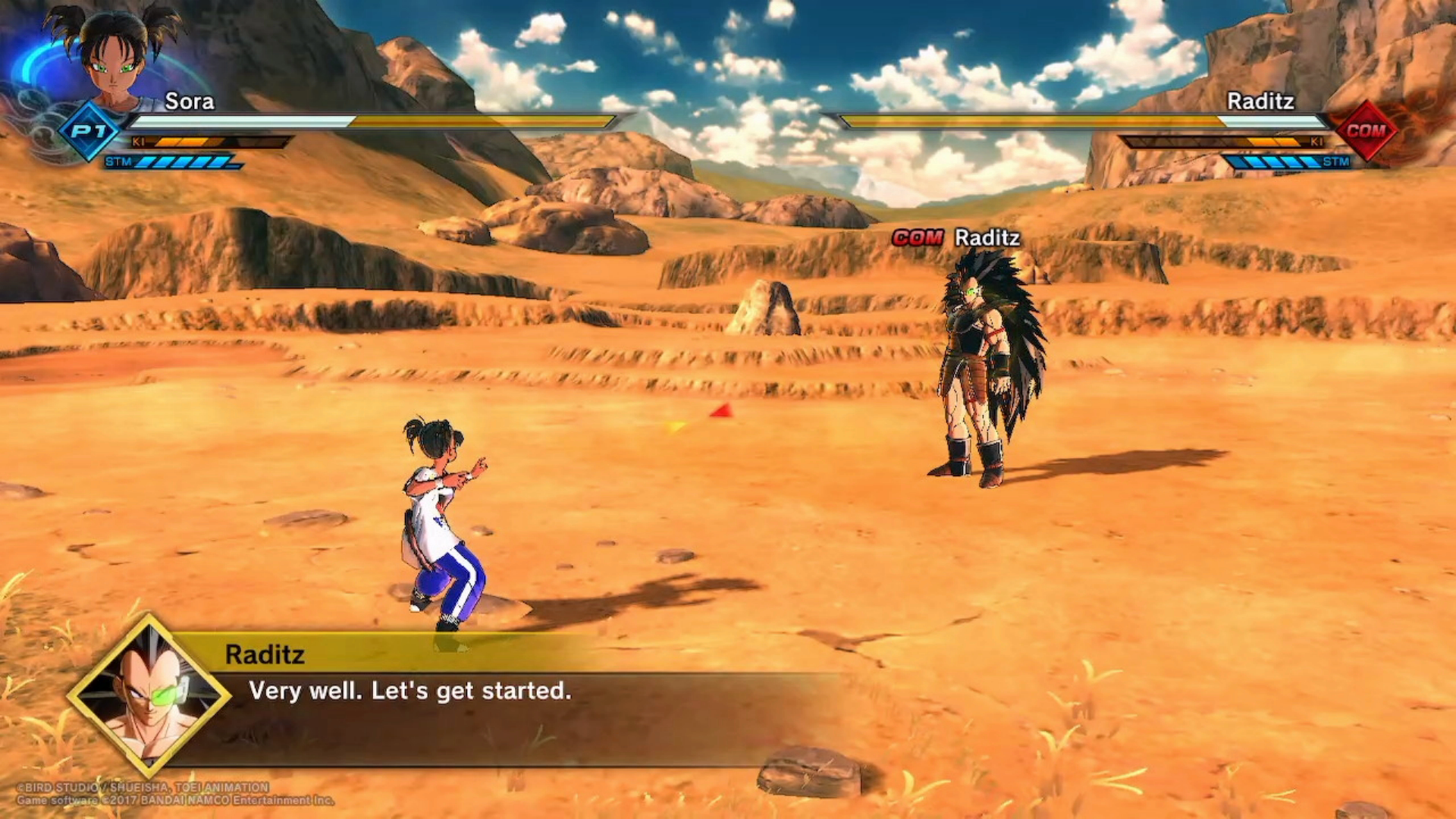Click the red COM opponent badge
1456x819 pixels.
[x=1366, y=130]
